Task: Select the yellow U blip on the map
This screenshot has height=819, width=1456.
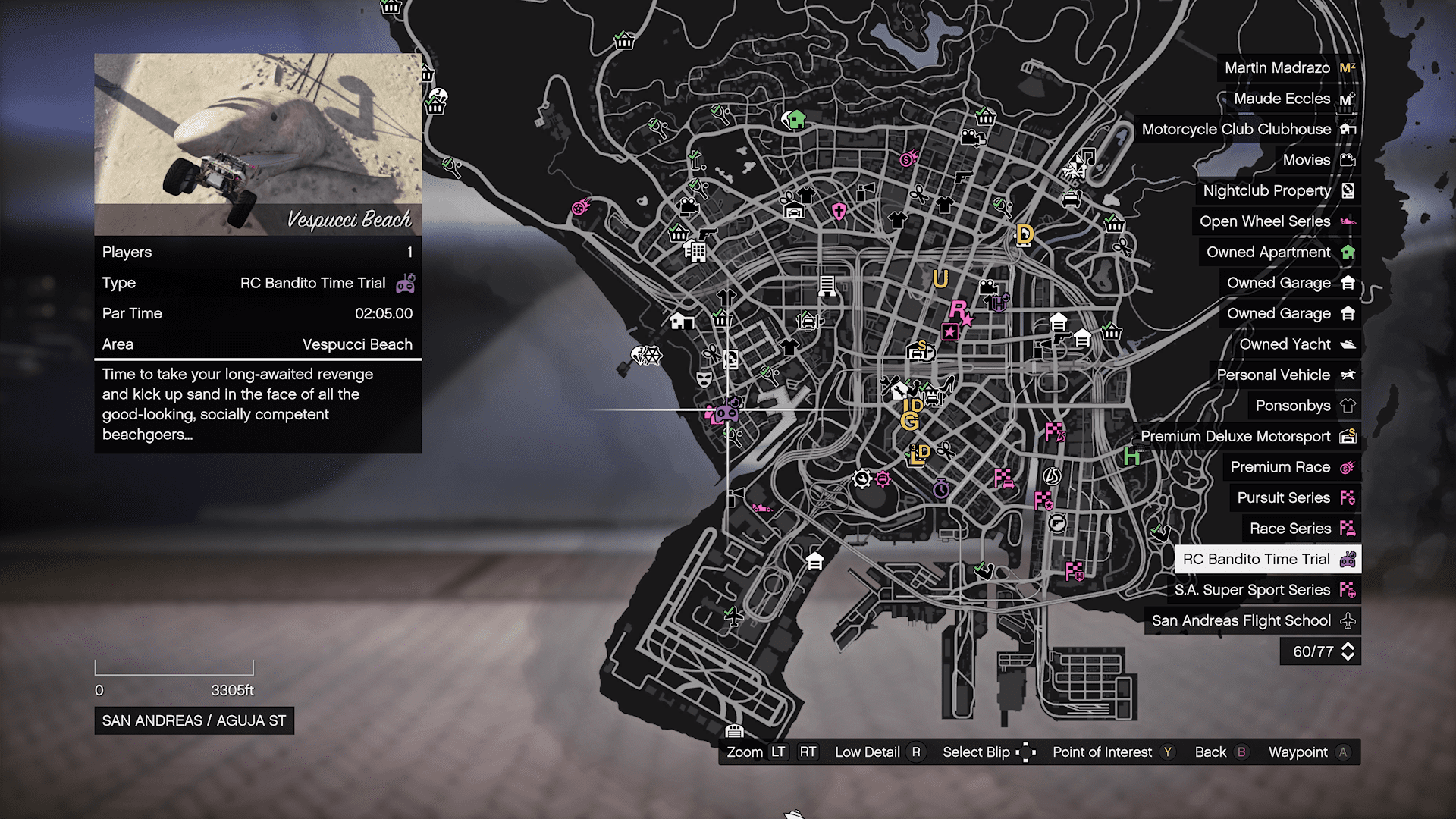Action: point(940,279)
